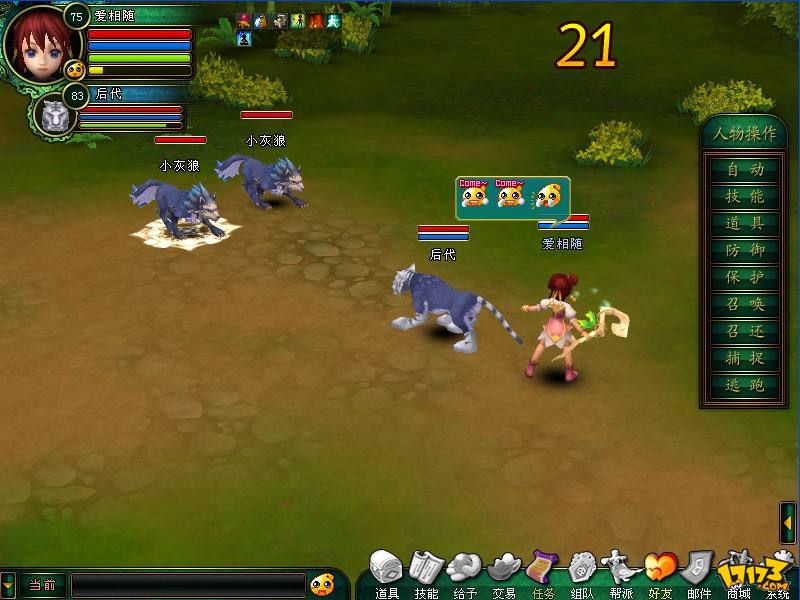Image resolution: width=800 pixels, height=600 pixels.
Task: Choose 自动 auto-battle in the action panel
Action: point(745,170)
